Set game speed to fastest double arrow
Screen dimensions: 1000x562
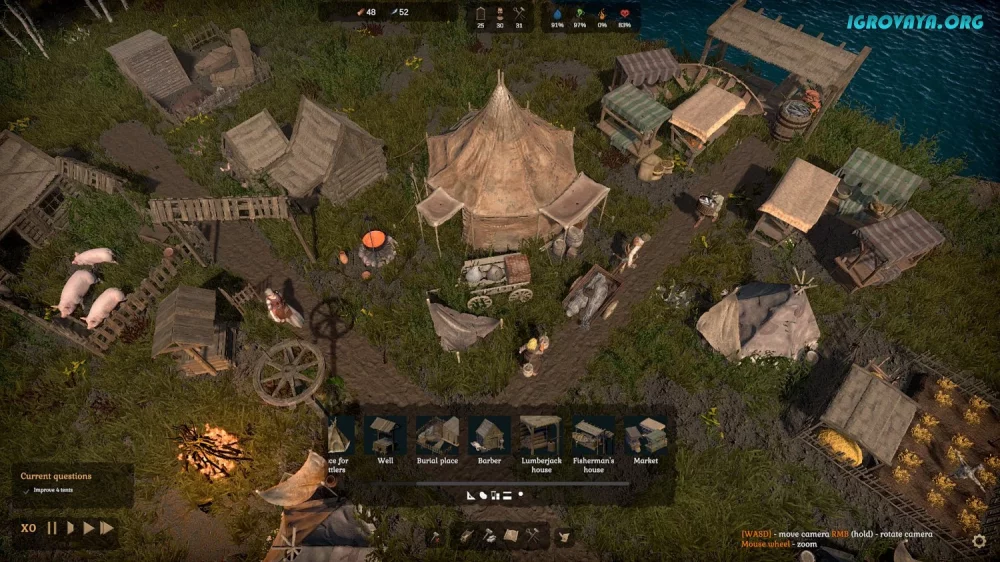coord(106,528)
